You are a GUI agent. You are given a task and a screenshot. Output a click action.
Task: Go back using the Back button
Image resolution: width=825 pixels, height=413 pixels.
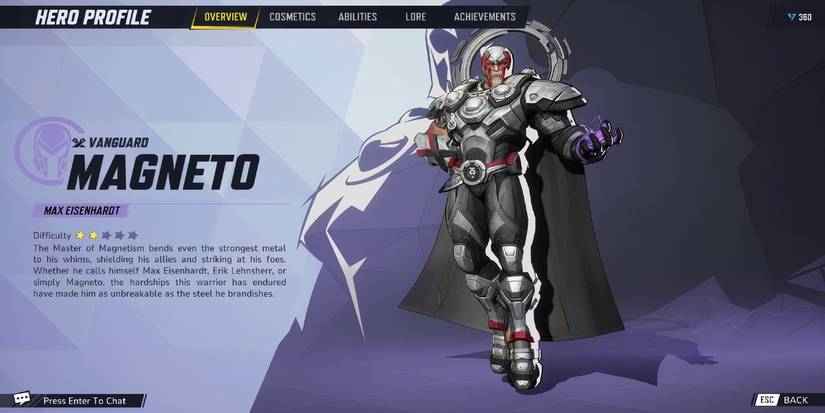pyautogui.click(x=784, y=400)
